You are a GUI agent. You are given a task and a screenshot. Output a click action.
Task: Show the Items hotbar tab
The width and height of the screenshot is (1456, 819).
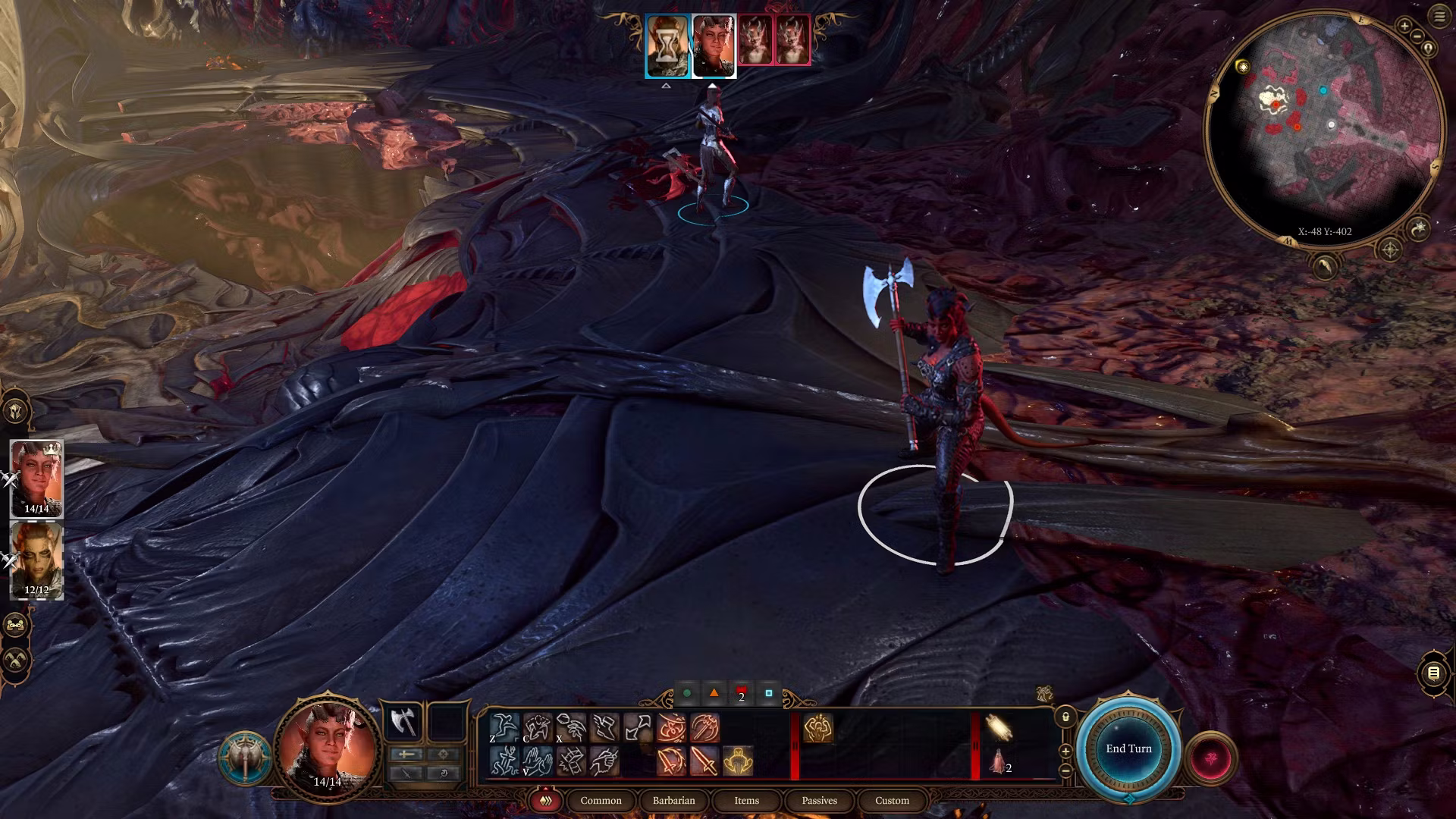click(746, 801)
